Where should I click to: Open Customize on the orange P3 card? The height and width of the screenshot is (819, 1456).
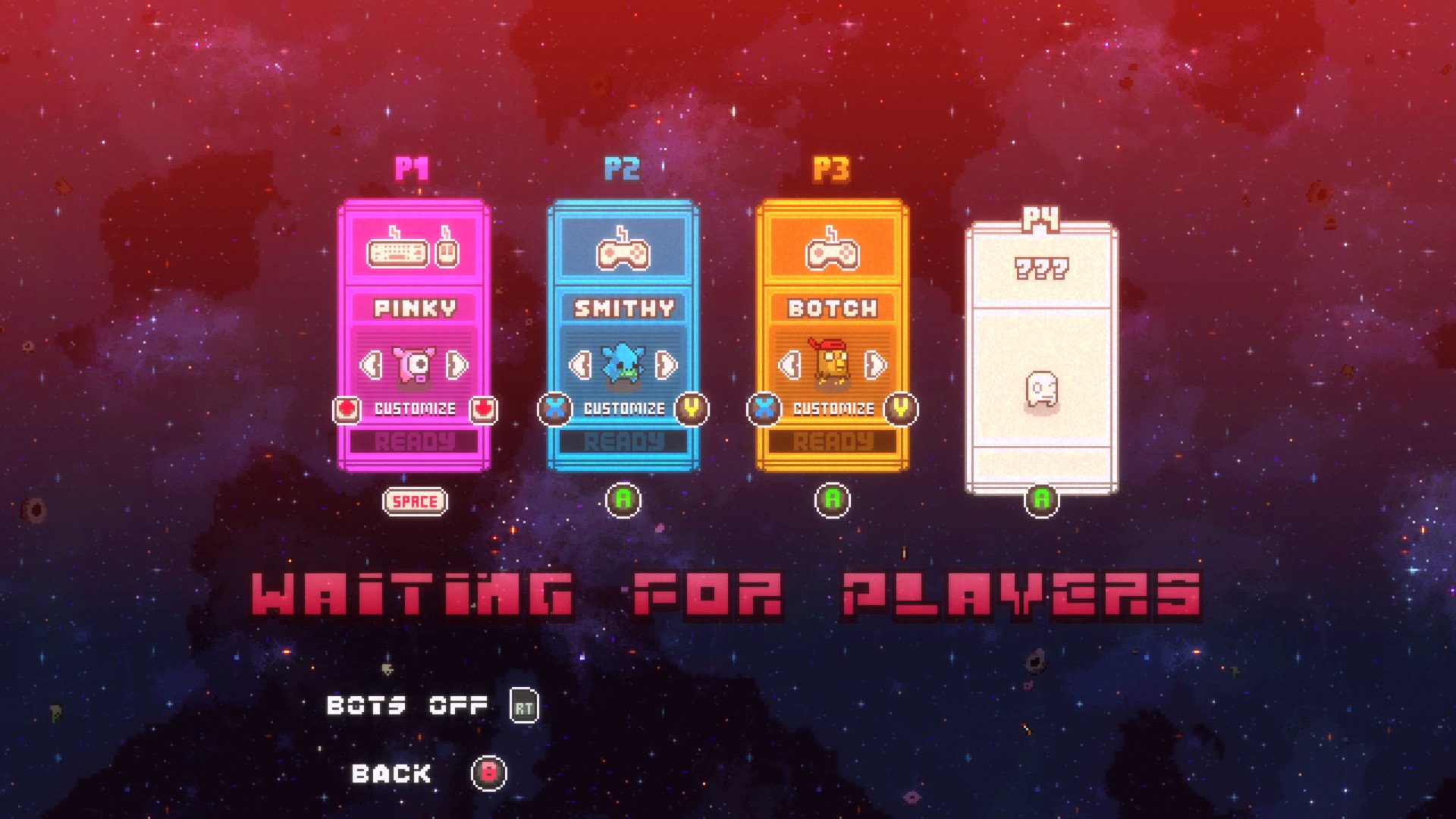(833, 409)
